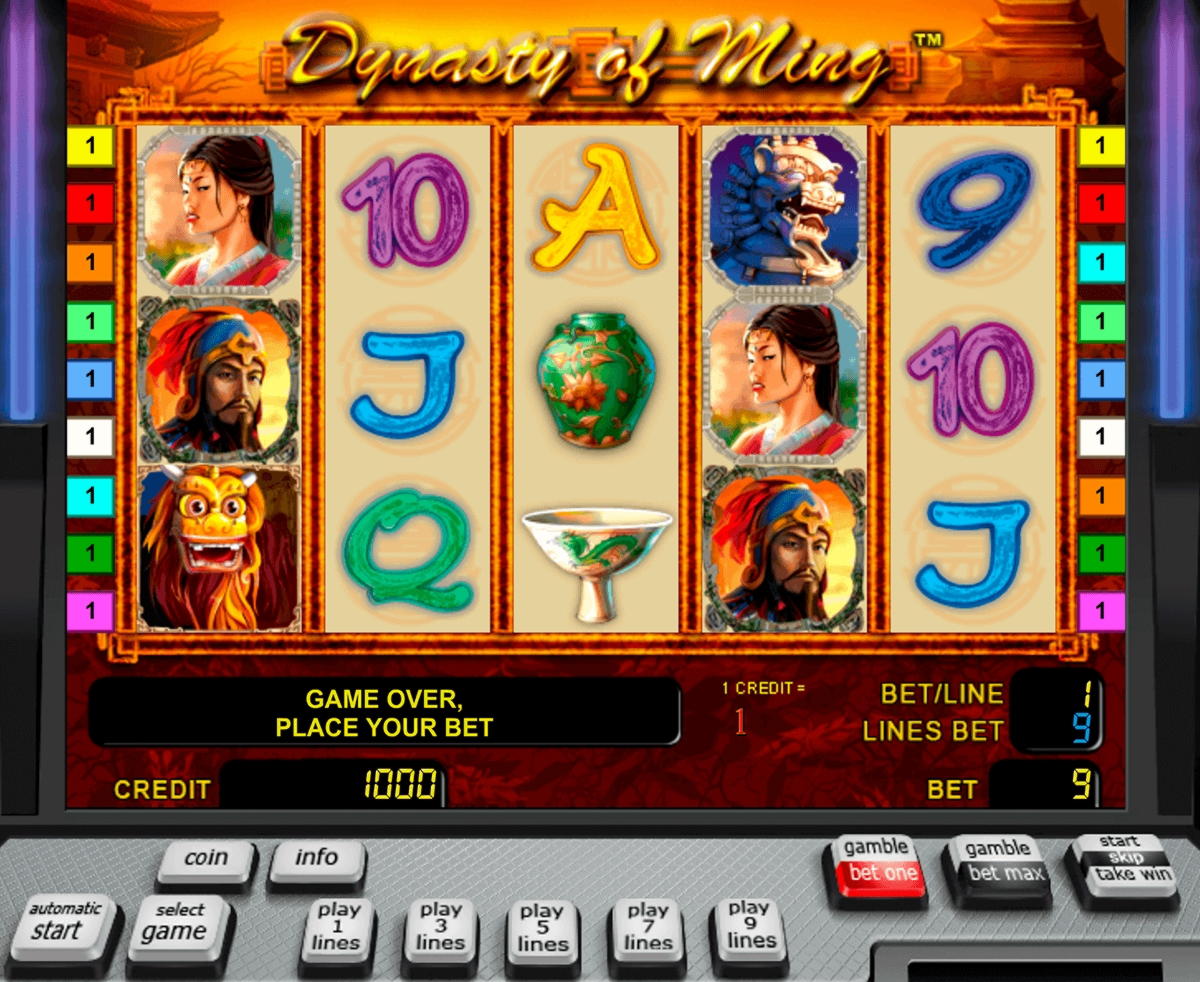Open the info paytable button
The height and width of the screenshot is (982, 1200).
316,859
